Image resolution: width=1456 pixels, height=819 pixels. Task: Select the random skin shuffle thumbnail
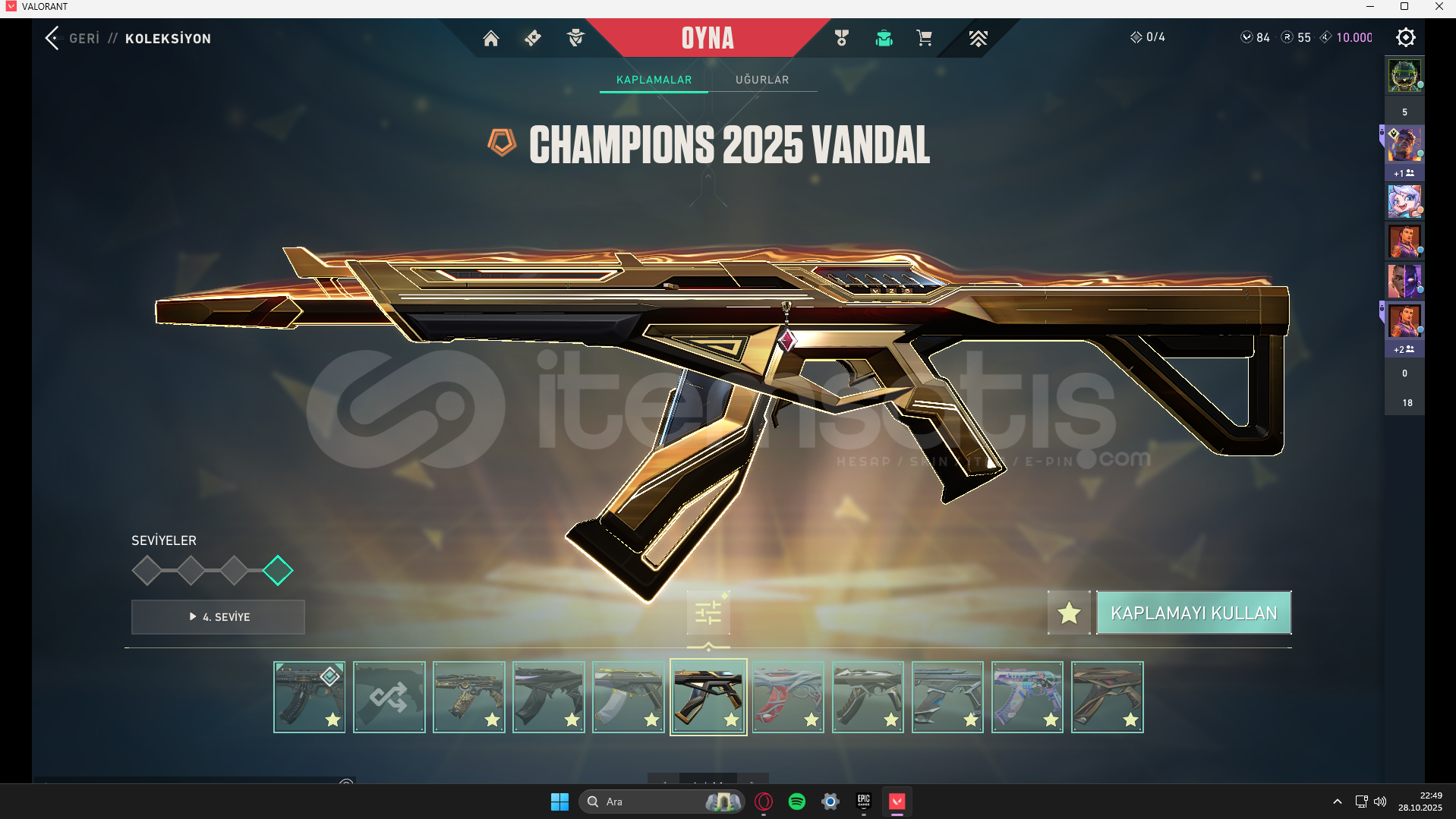click(389, 696)
